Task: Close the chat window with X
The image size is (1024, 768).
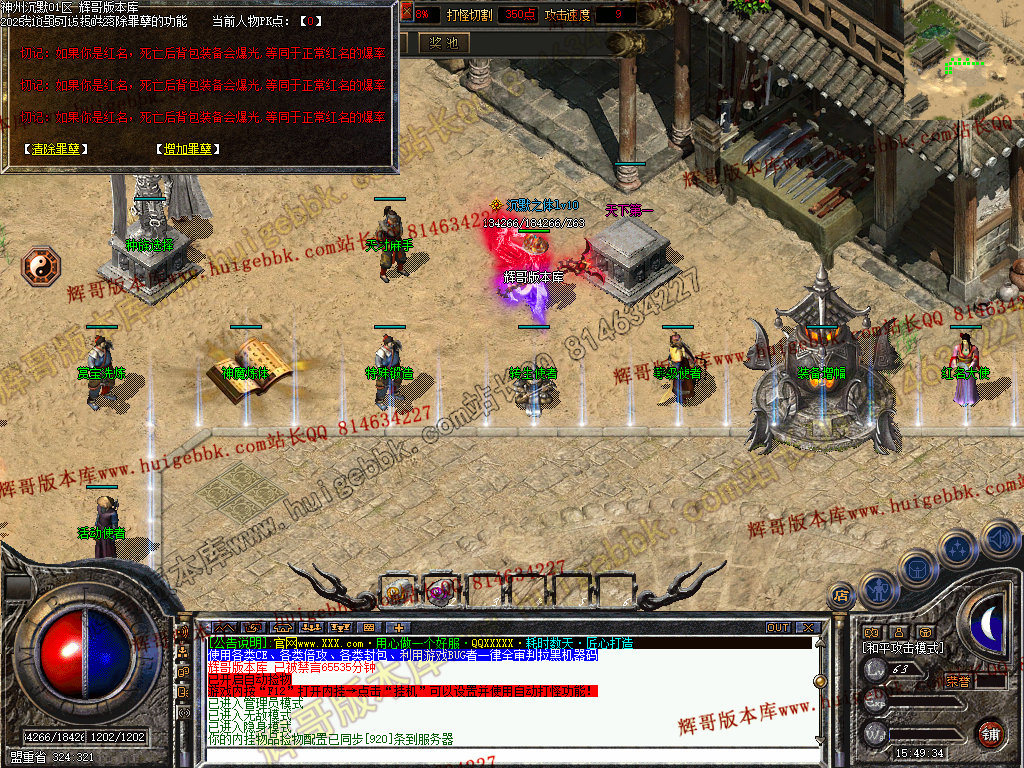Action: click(807, 627)
